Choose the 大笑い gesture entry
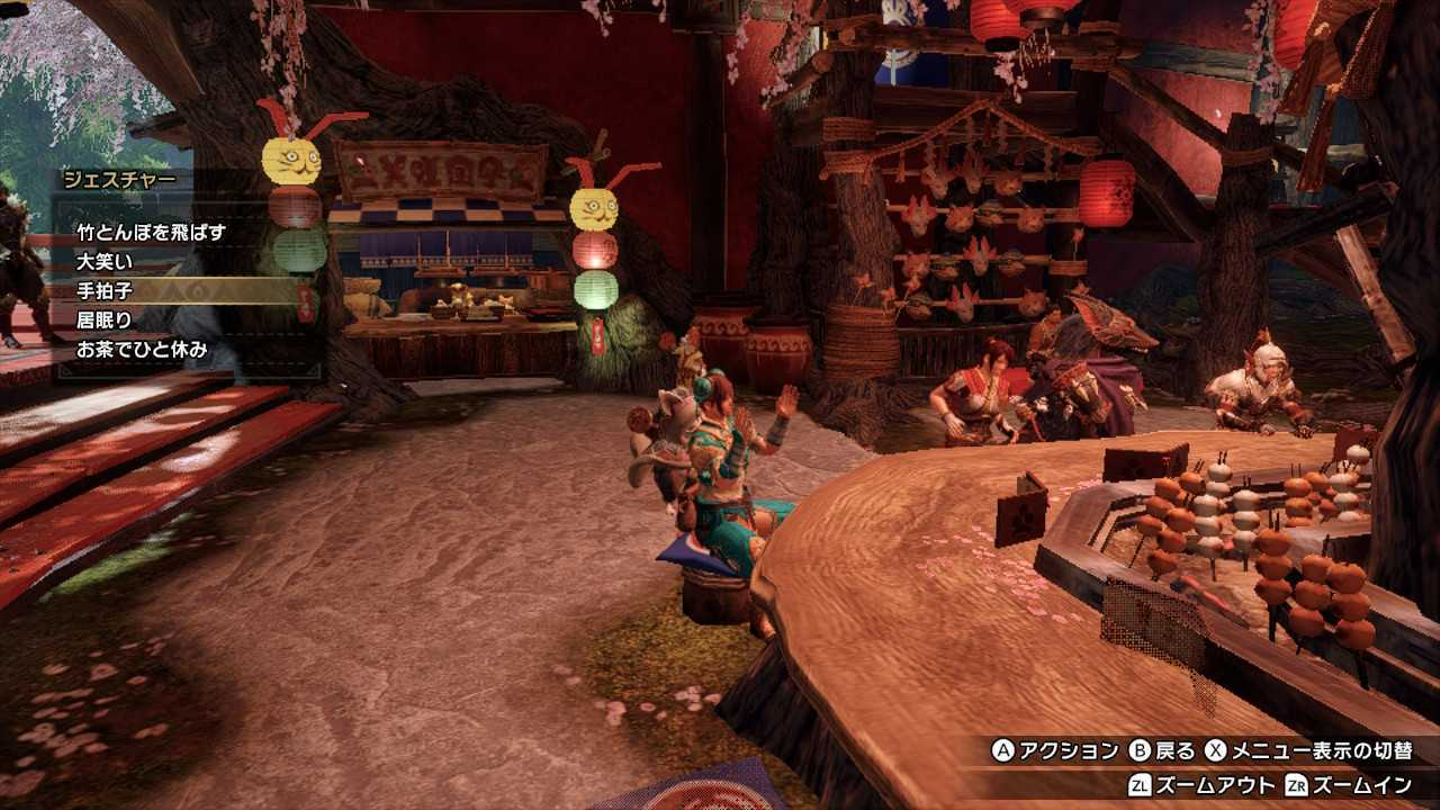 106,262
